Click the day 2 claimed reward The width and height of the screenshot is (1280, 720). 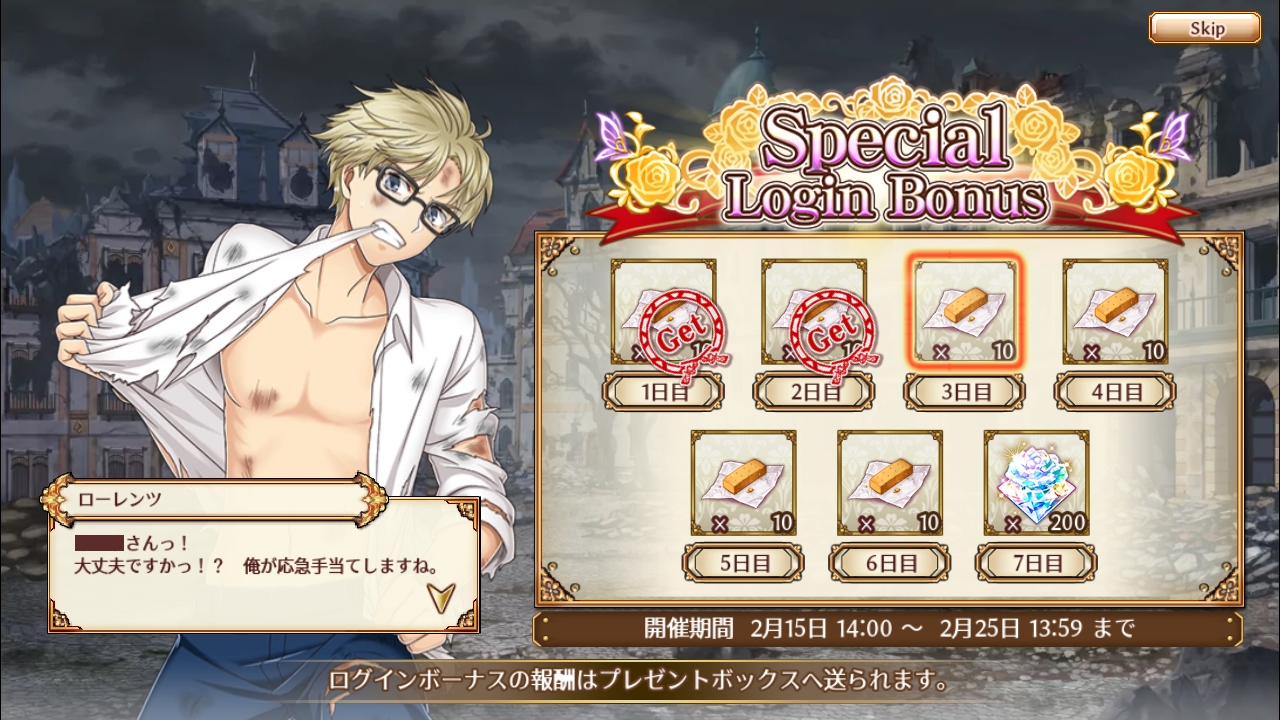click(814, 312)
